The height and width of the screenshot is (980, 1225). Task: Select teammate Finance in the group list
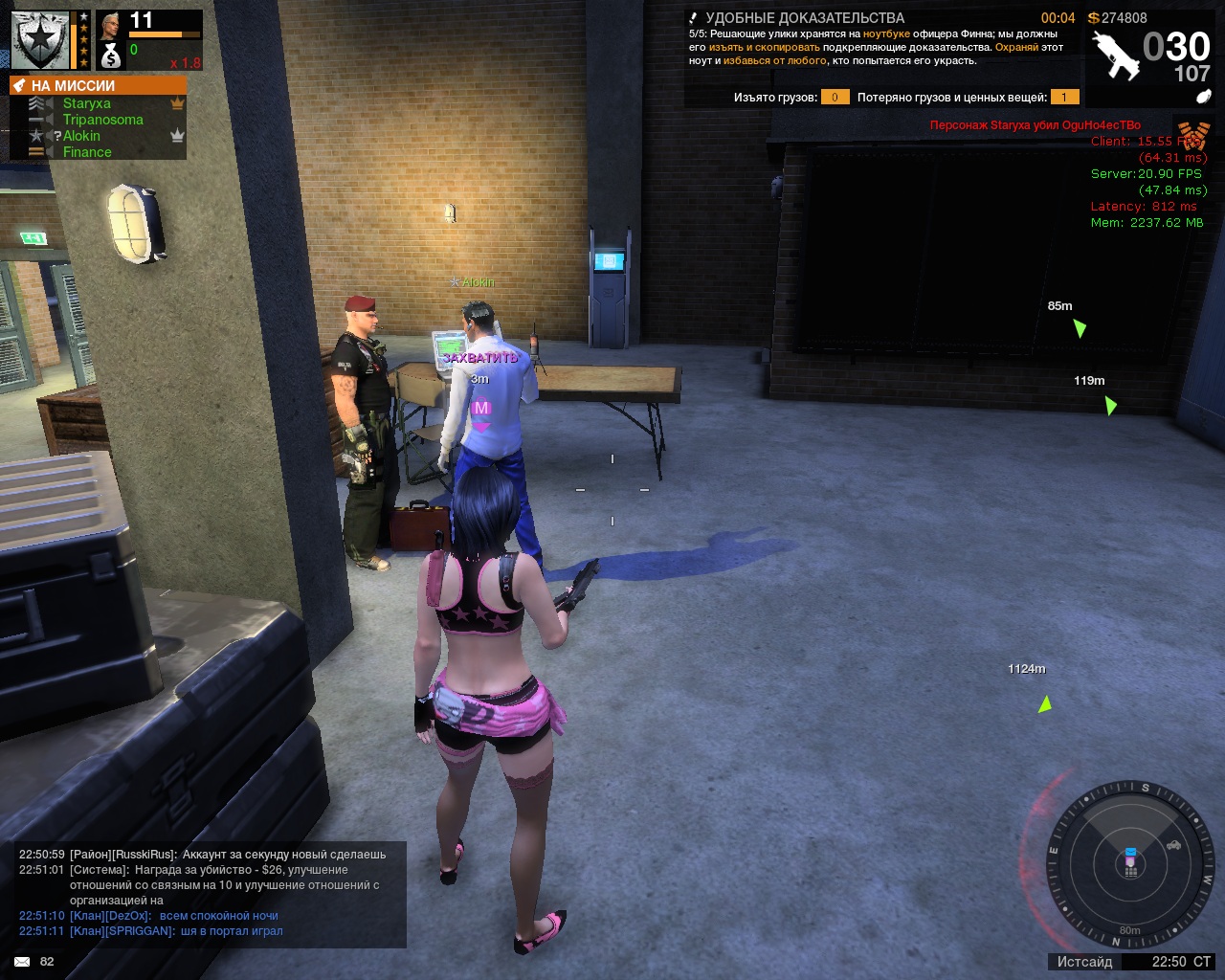pos(87,152)
